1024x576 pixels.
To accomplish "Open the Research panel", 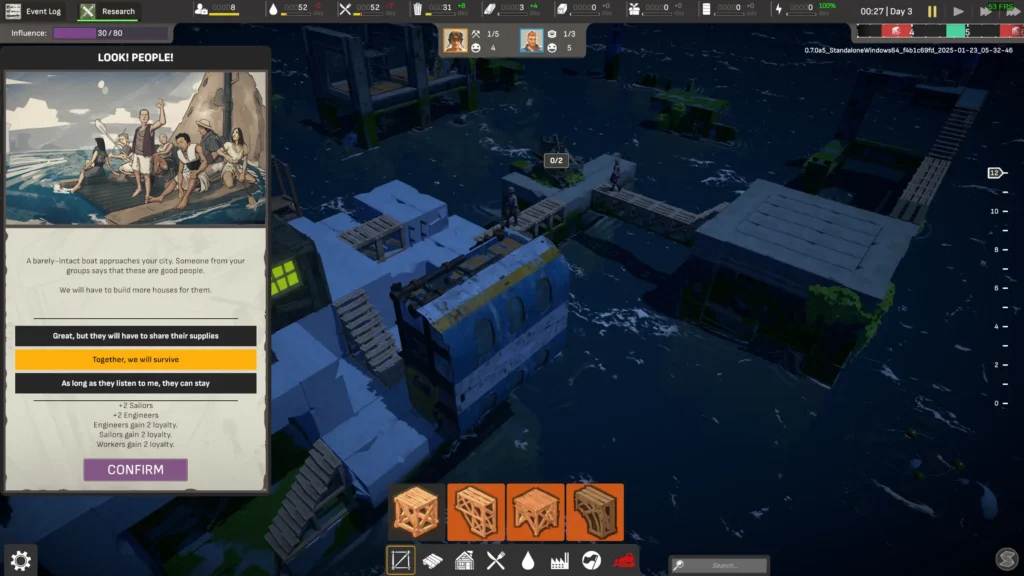I will tap(109, 12).
